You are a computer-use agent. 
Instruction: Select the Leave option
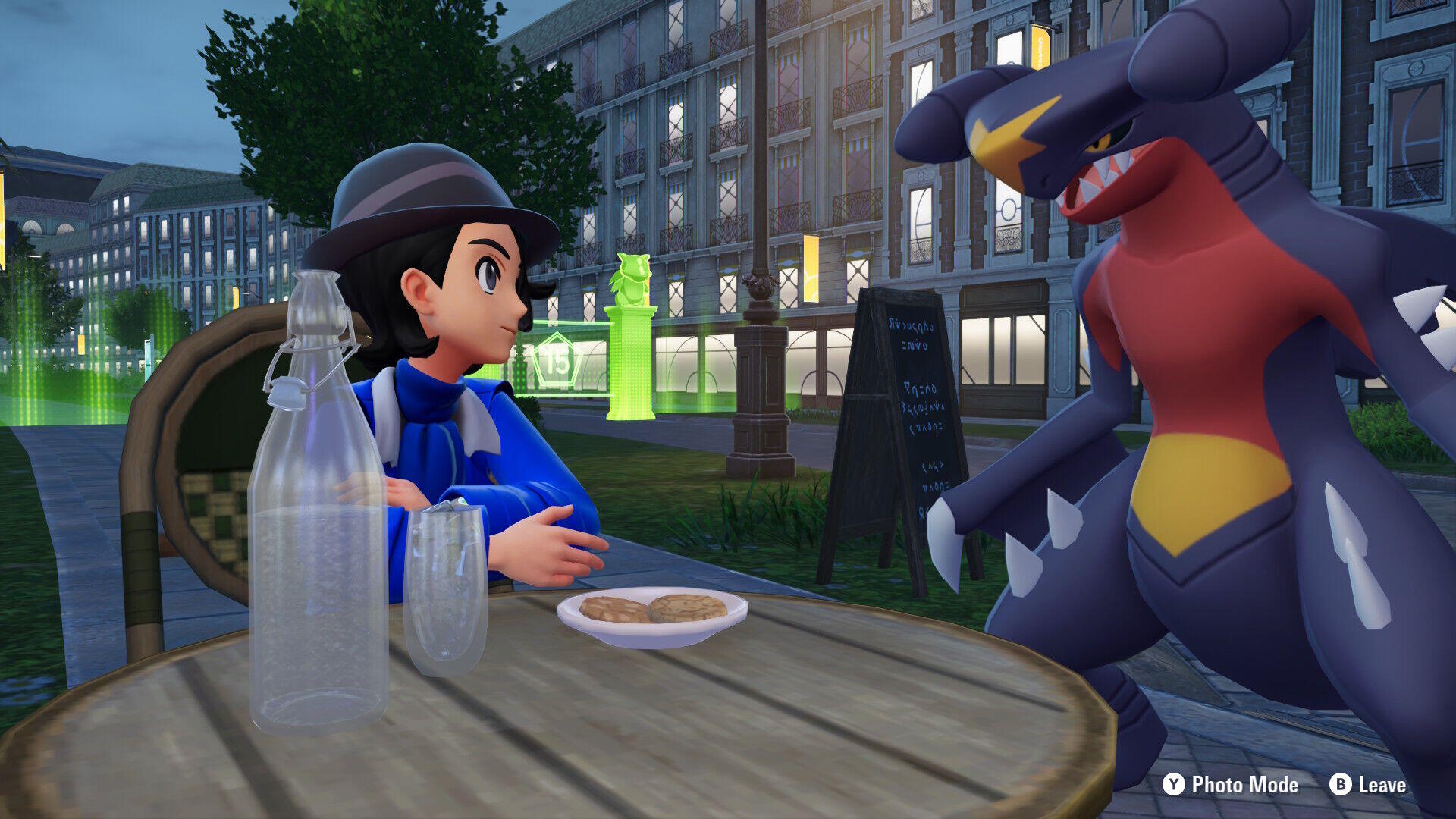tap(1369, 785)
